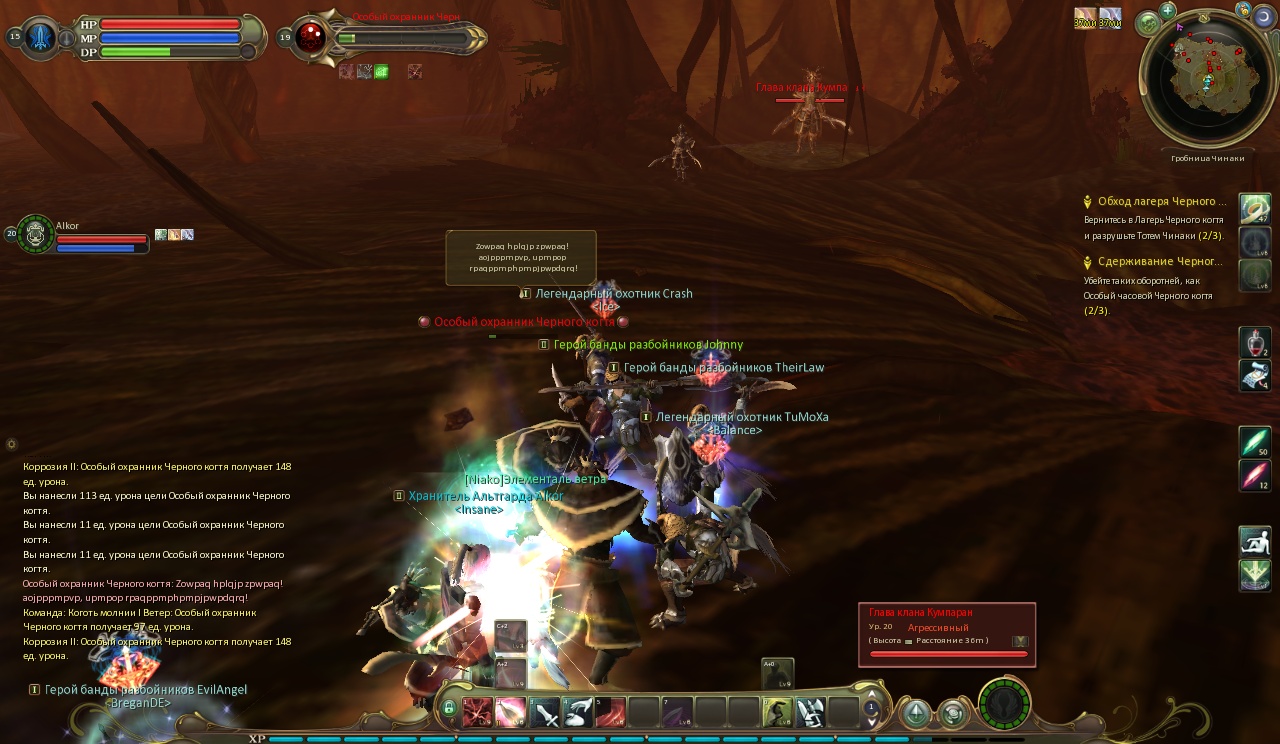The image size is (1280, 744).
Task: Use the red slash skill in slot 5
Action: point(610,712)
